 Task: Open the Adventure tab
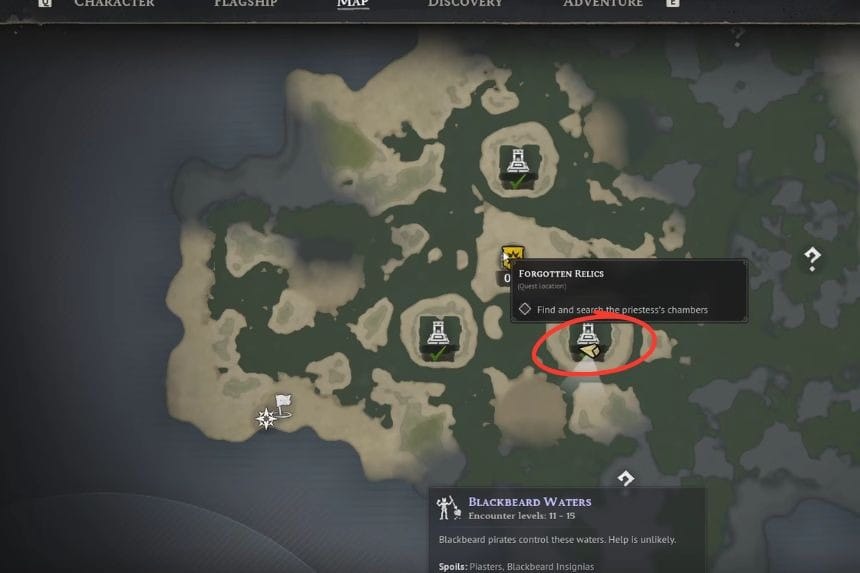click(603, 4)
